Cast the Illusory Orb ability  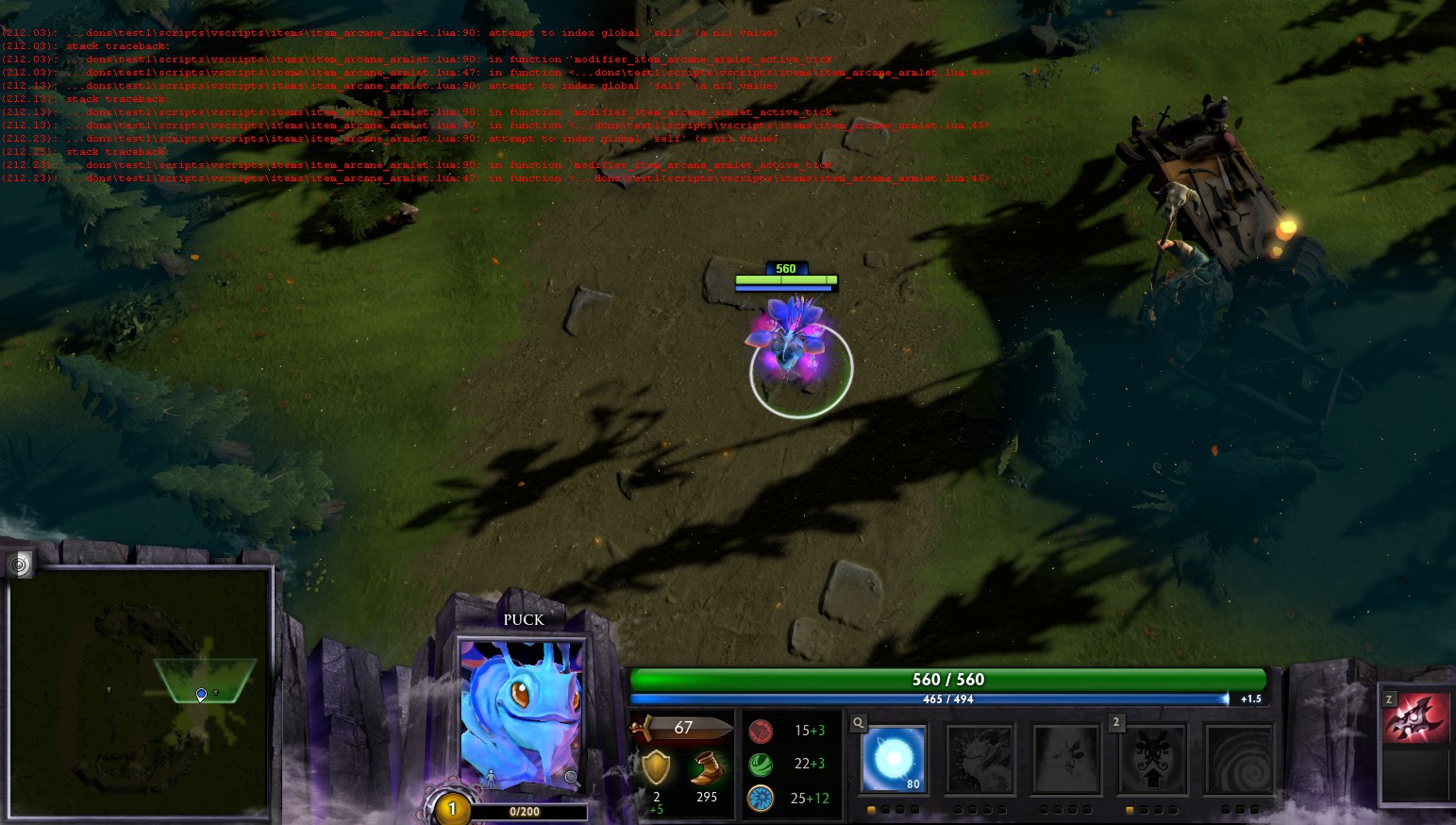(x=893, y=758)
